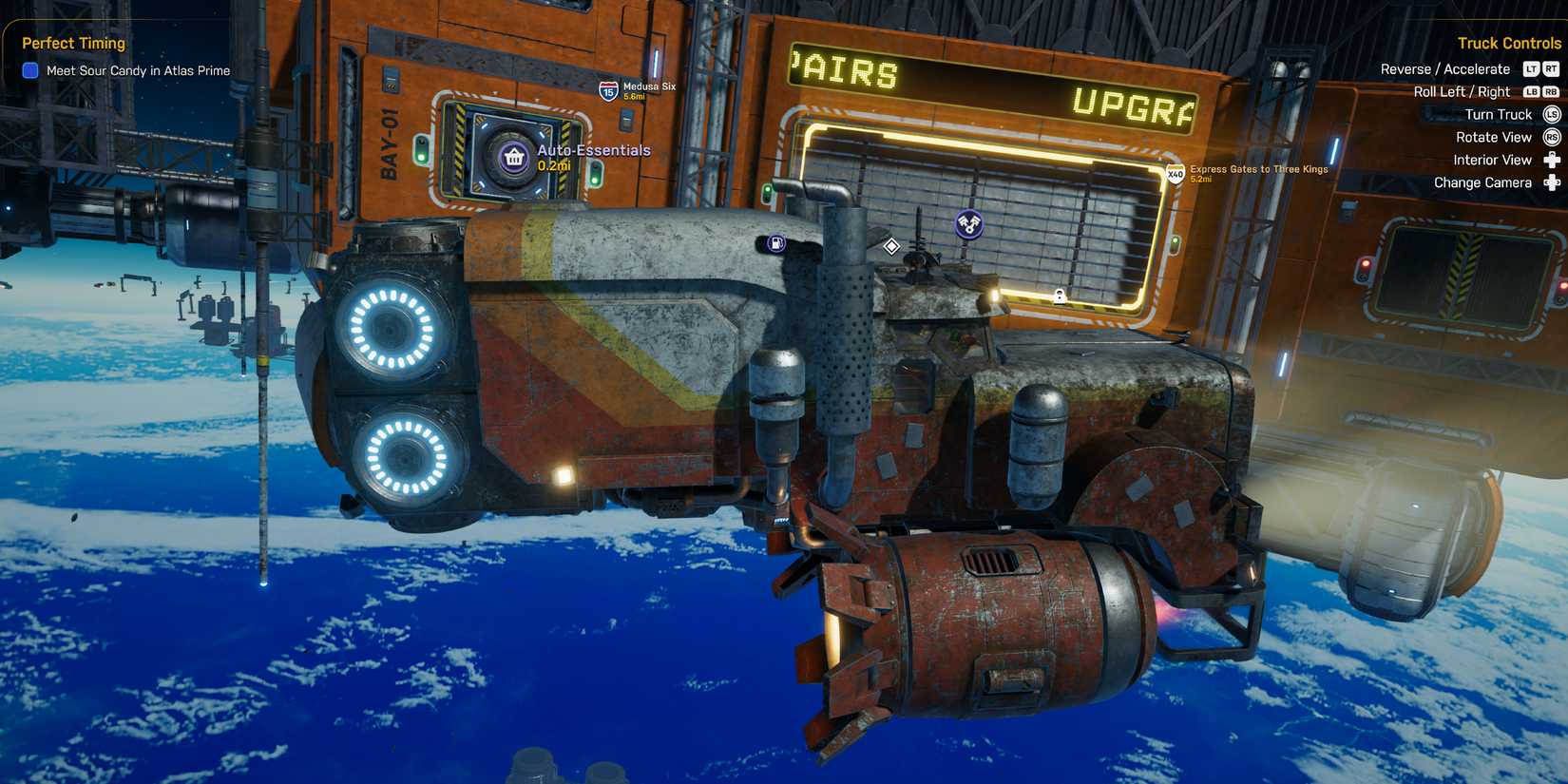This screenshot has width=1568, height=784.
Task: Click the Auto-Essentials shopping basket icon
Action: click(514, 157)
